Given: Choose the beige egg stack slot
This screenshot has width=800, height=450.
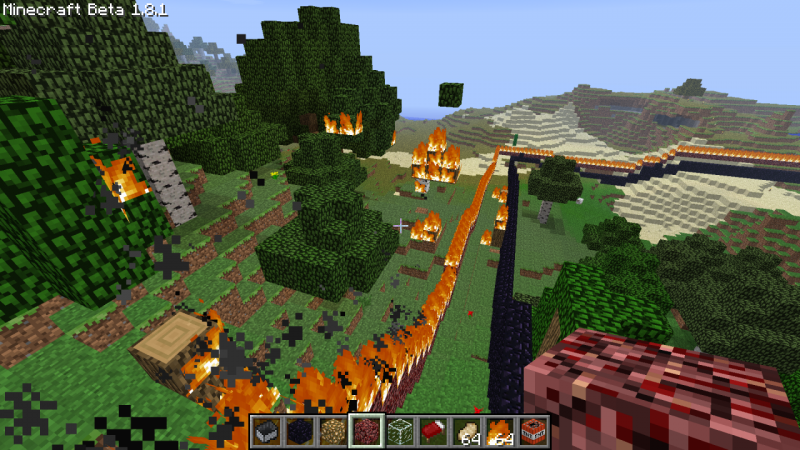Looking at the screenshot, I should (x=465, y=431).
